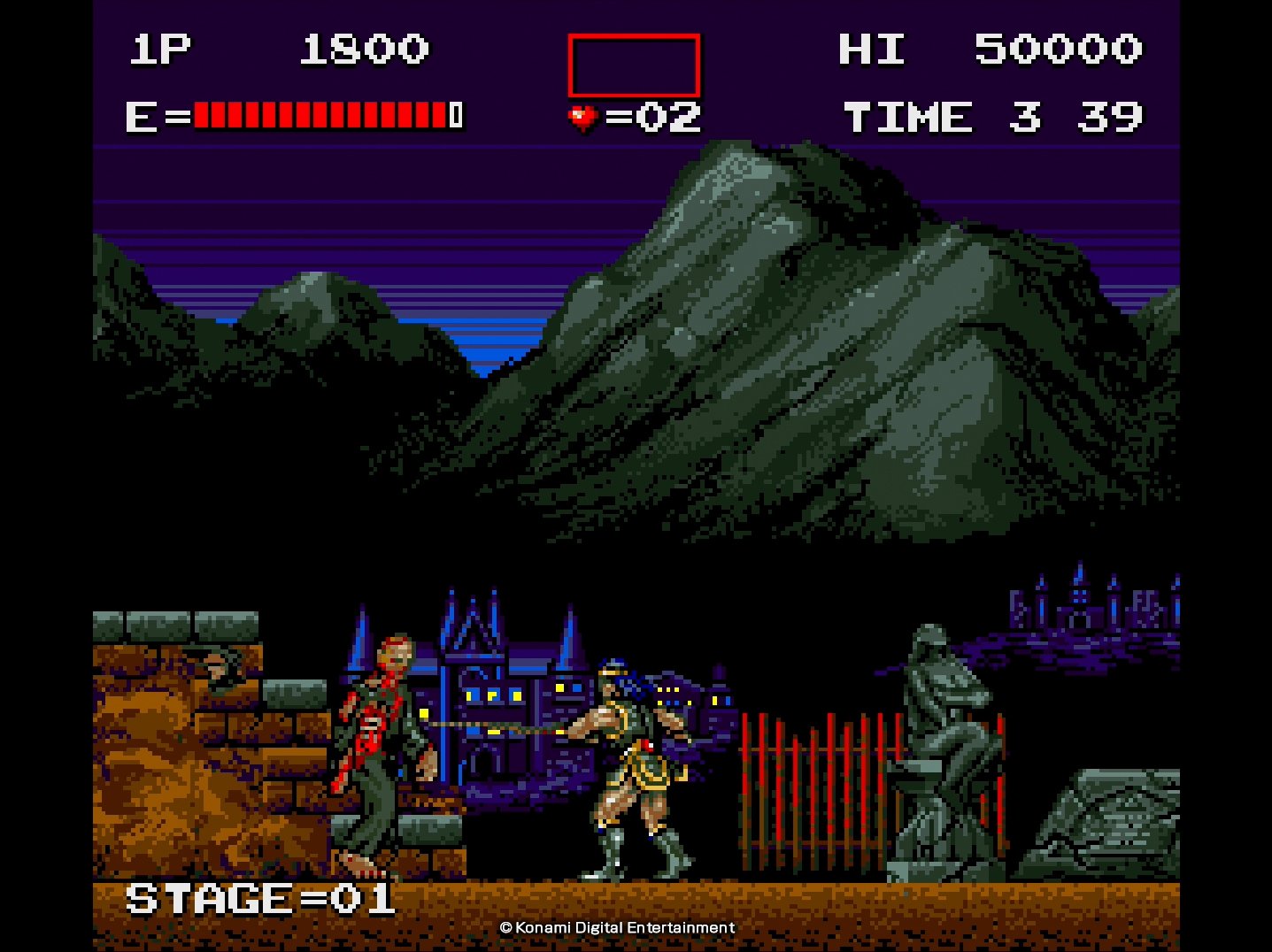1272x952 pixels.
Task: Click the red energy health bar
Action: point(319,115)
